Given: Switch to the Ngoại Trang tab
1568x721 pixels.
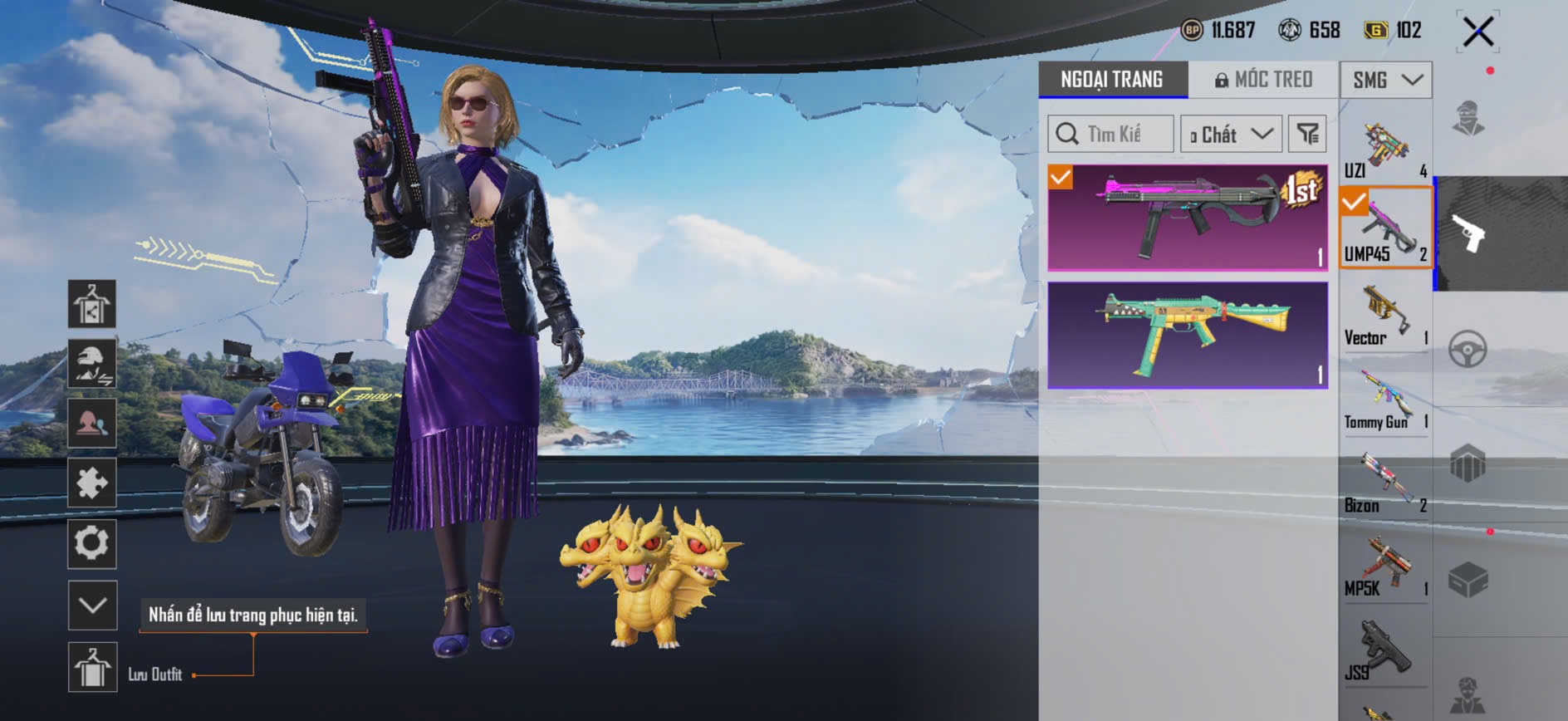Looking at the screenshot, I should point(1112,80).
